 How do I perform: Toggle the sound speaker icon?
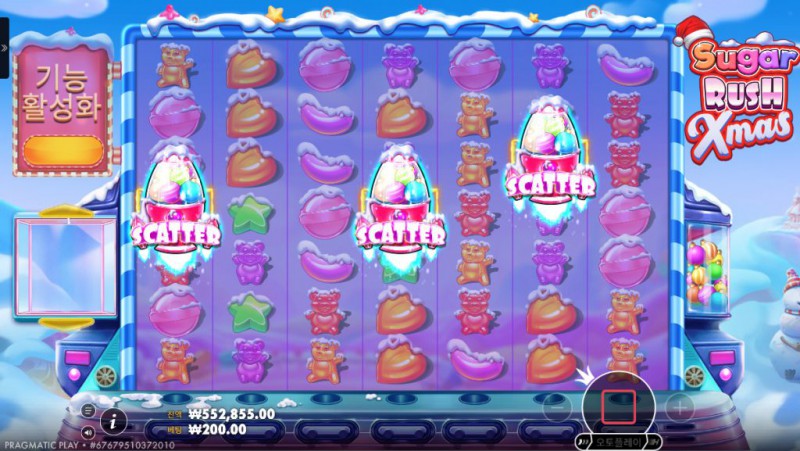88,432
